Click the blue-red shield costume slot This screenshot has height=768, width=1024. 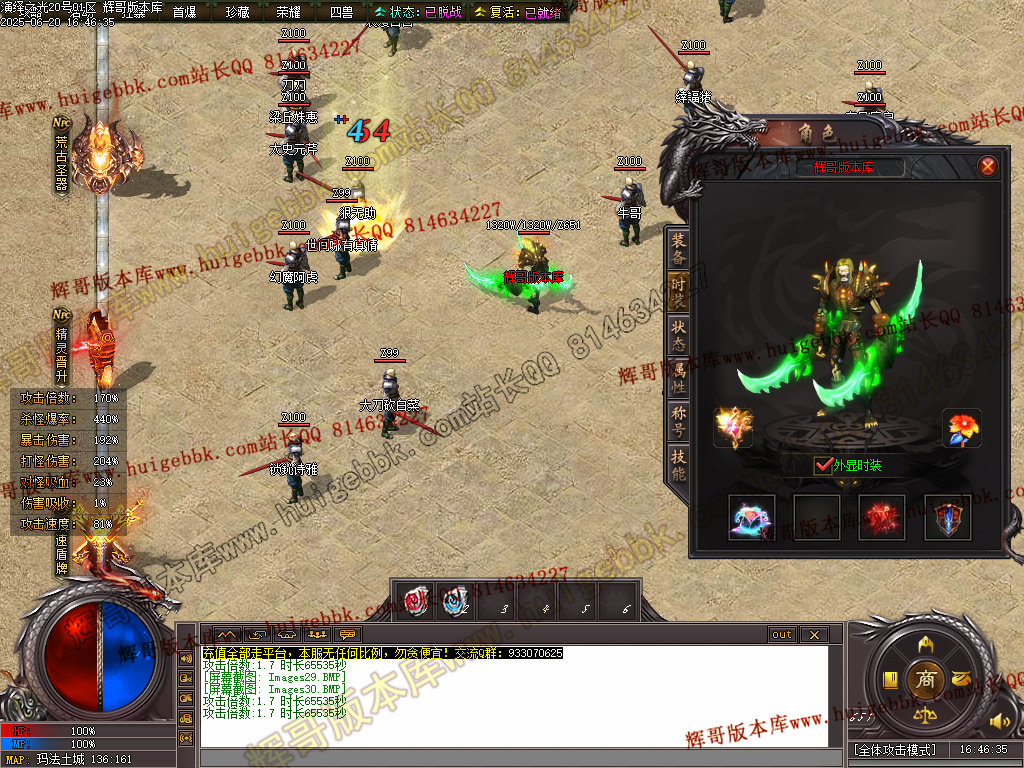coord(946,518)
